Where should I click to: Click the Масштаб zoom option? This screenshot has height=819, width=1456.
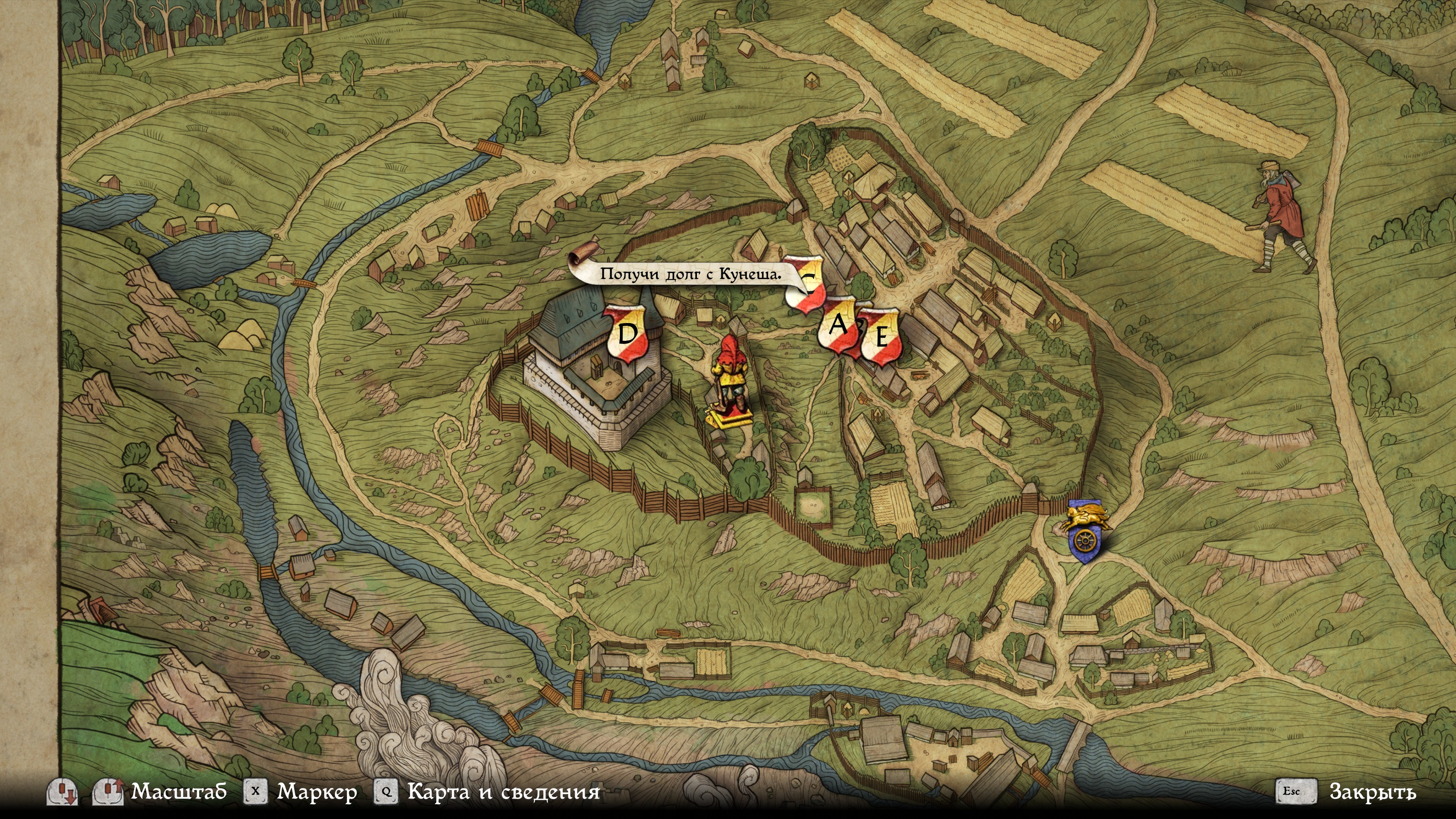tap(179, 791)
